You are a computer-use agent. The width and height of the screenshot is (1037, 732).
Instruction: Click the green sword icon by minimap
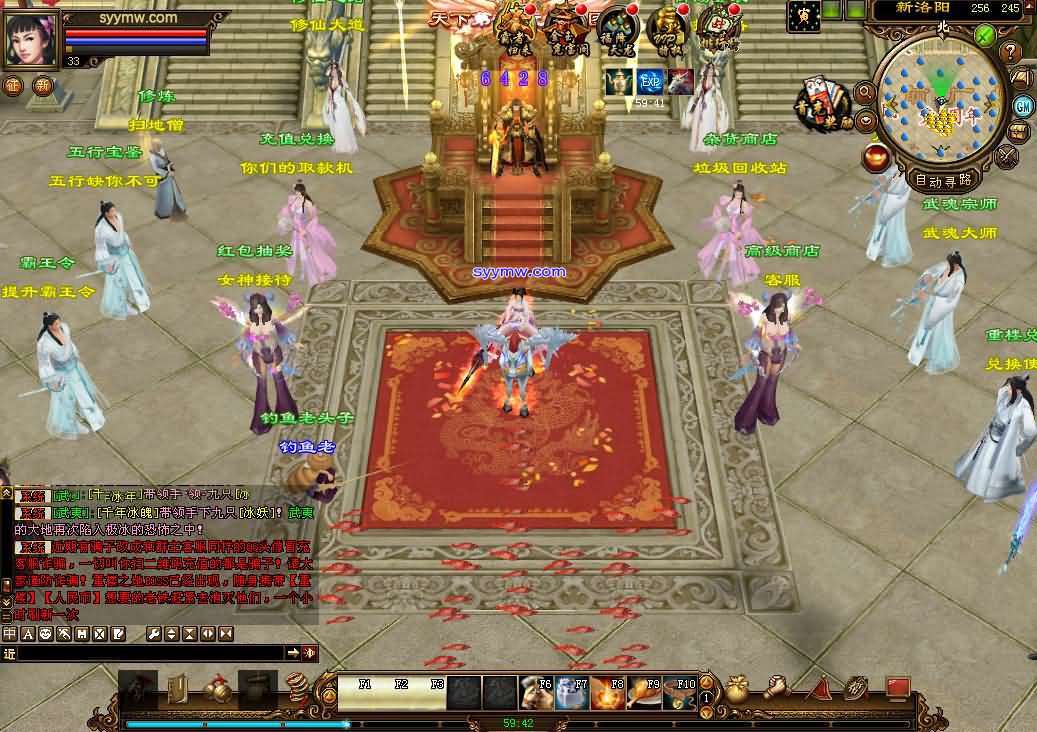[985, 36]
